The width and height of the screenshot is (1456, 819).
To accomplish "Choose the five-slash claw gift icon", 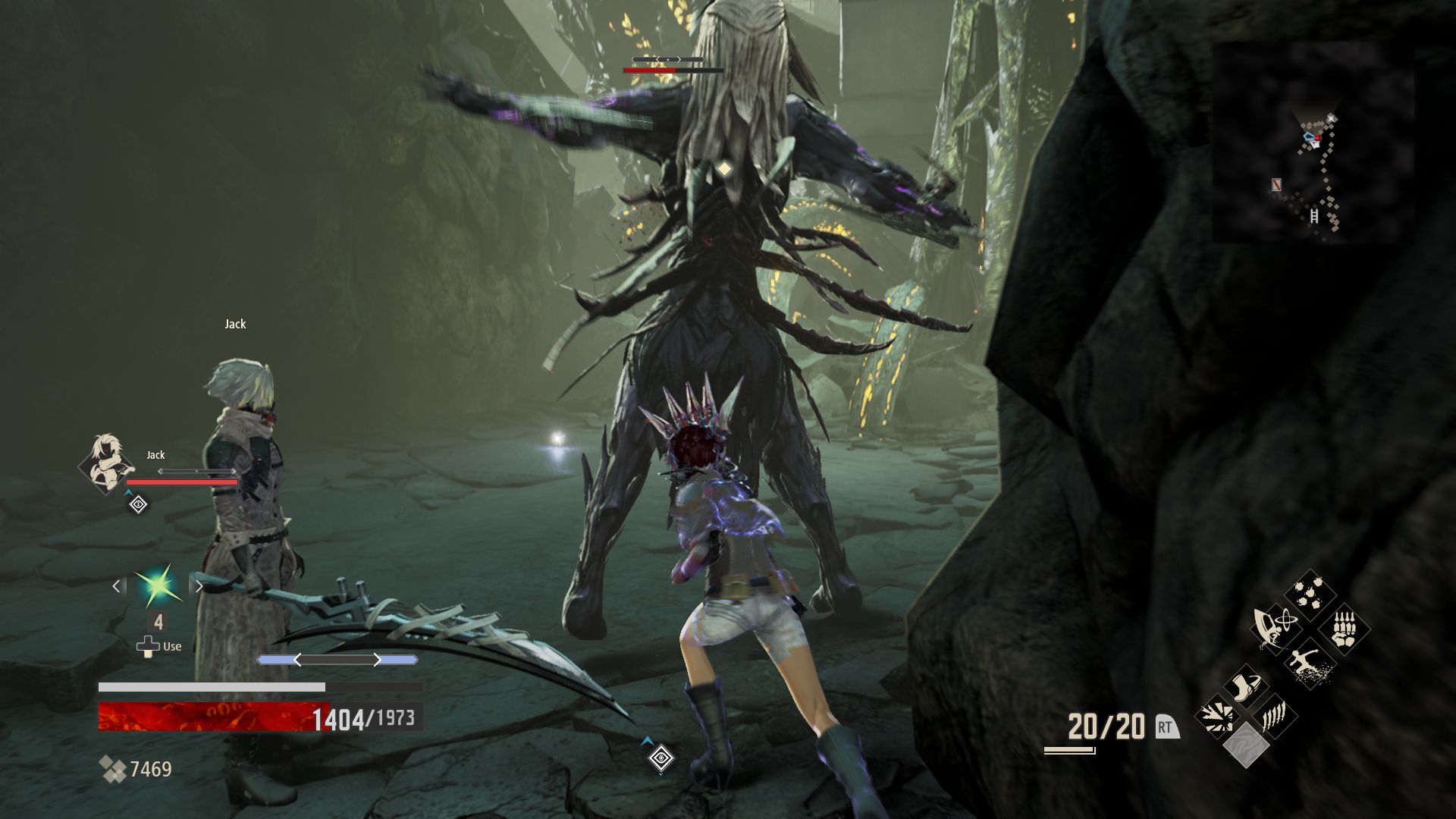I will click(1273, 718).
